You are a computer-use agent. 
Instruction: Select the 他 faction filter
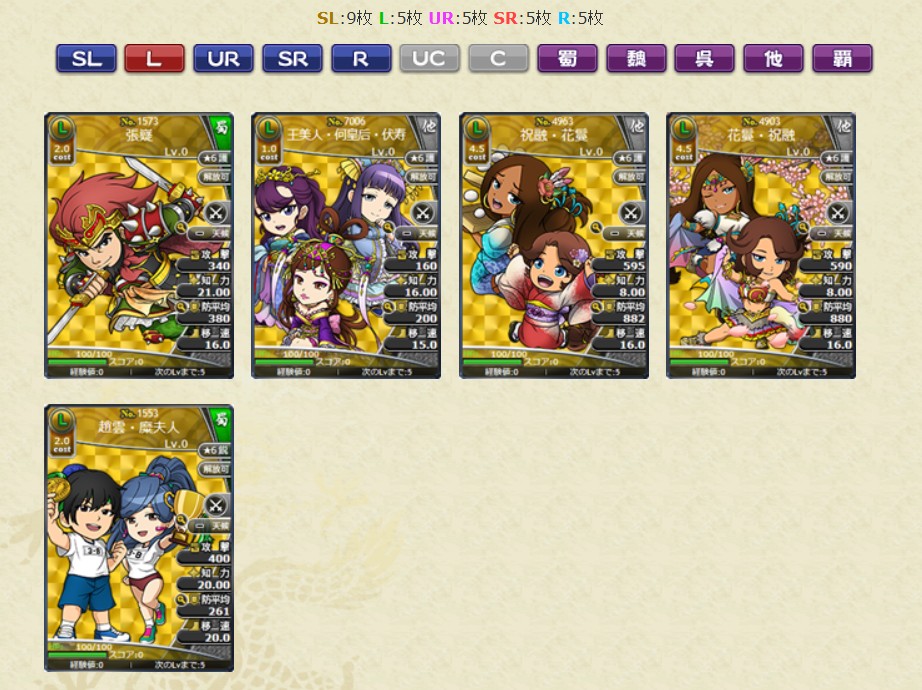pyautogui.click(x=773, y=59)
